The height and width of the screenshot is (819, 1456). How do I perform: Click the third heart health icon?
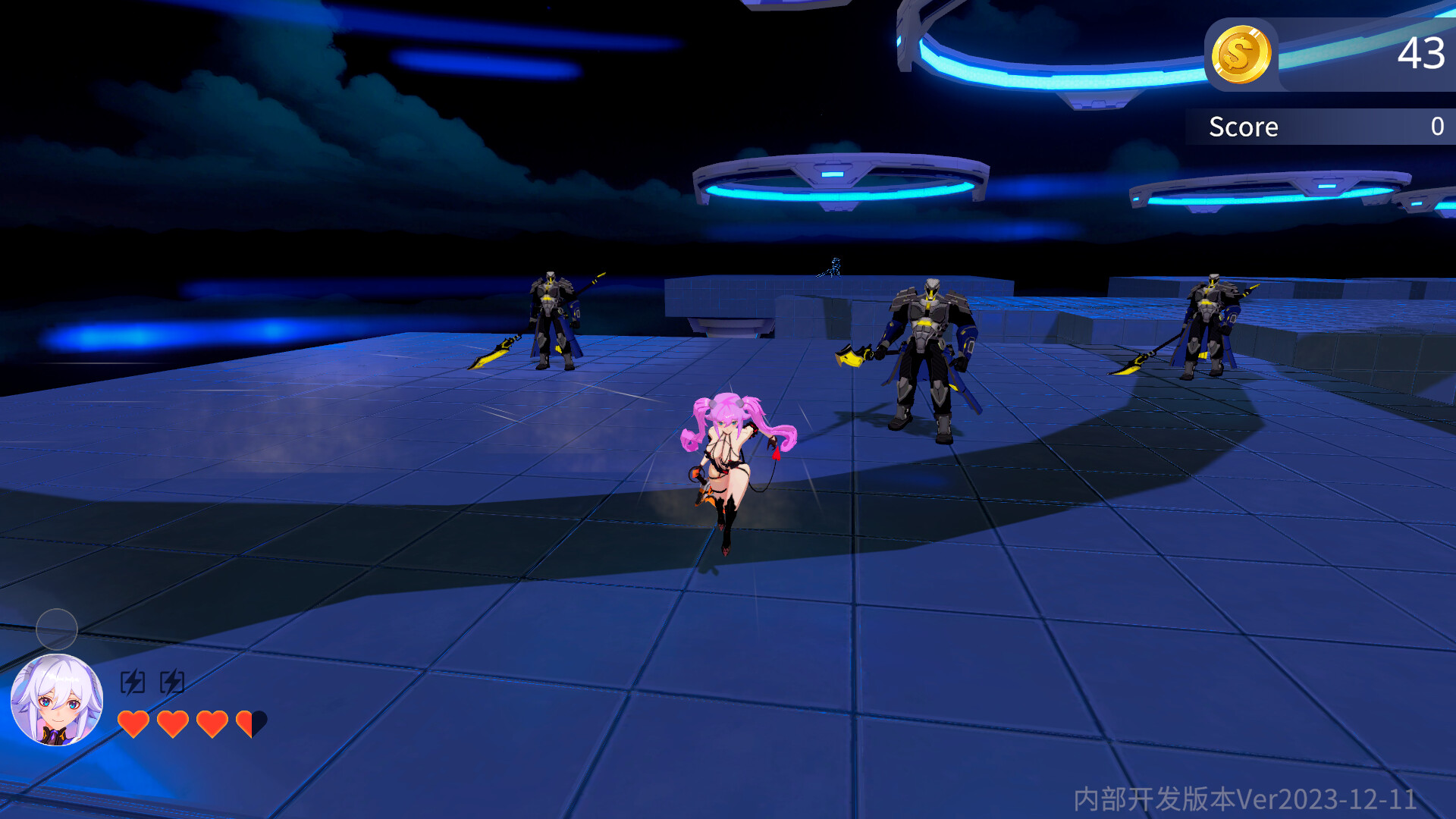(211, 723)
